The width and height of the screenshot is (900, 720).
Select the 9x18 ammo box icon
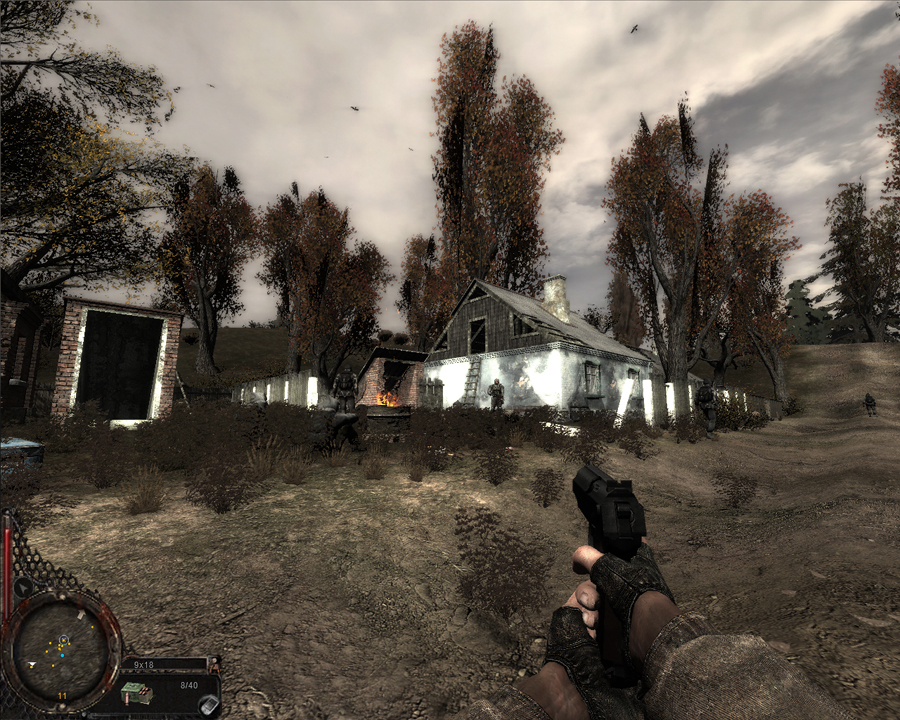point(135,692)
